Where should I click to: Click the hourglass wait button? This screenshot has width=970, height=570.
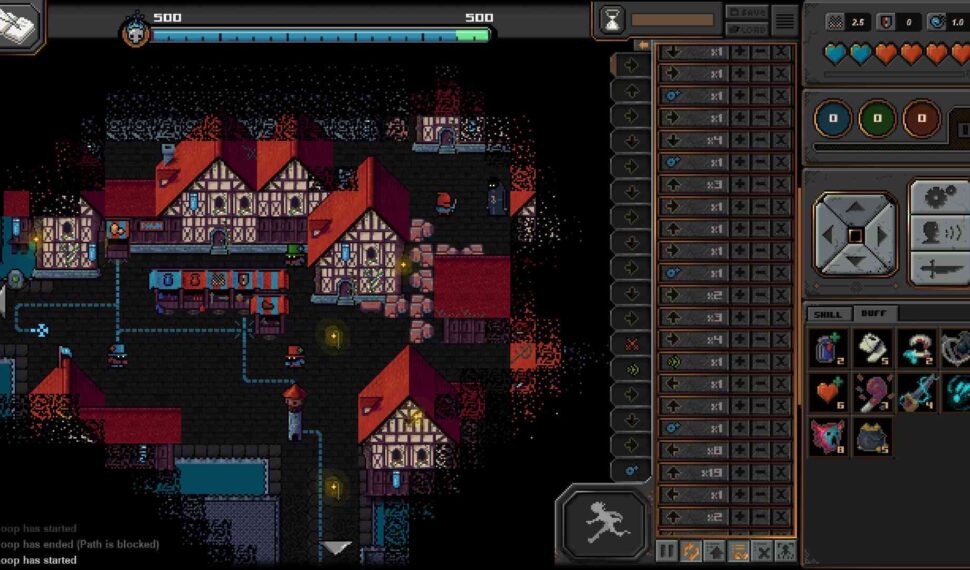pos(611,19)
